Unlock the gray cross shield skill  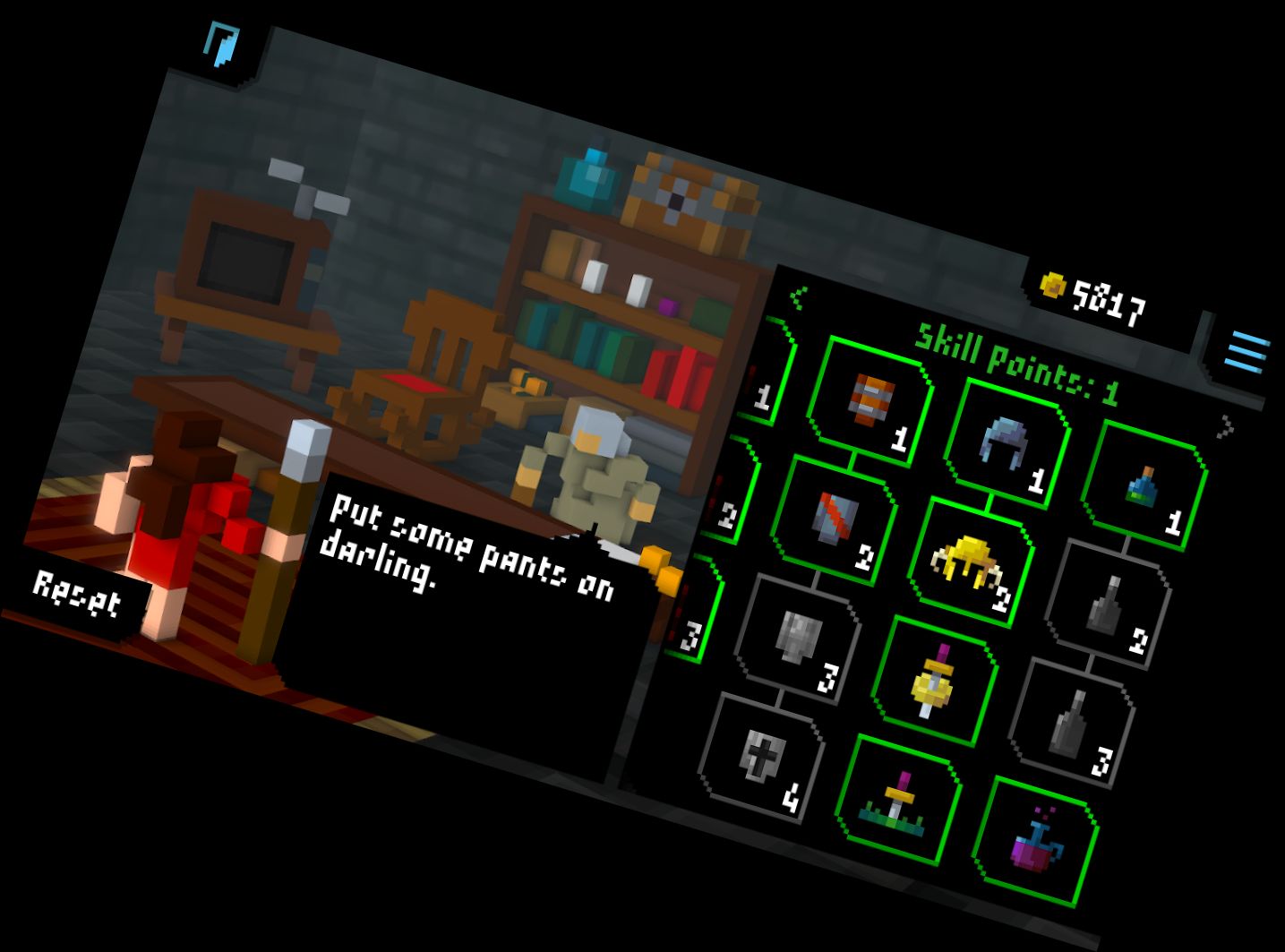759,757
